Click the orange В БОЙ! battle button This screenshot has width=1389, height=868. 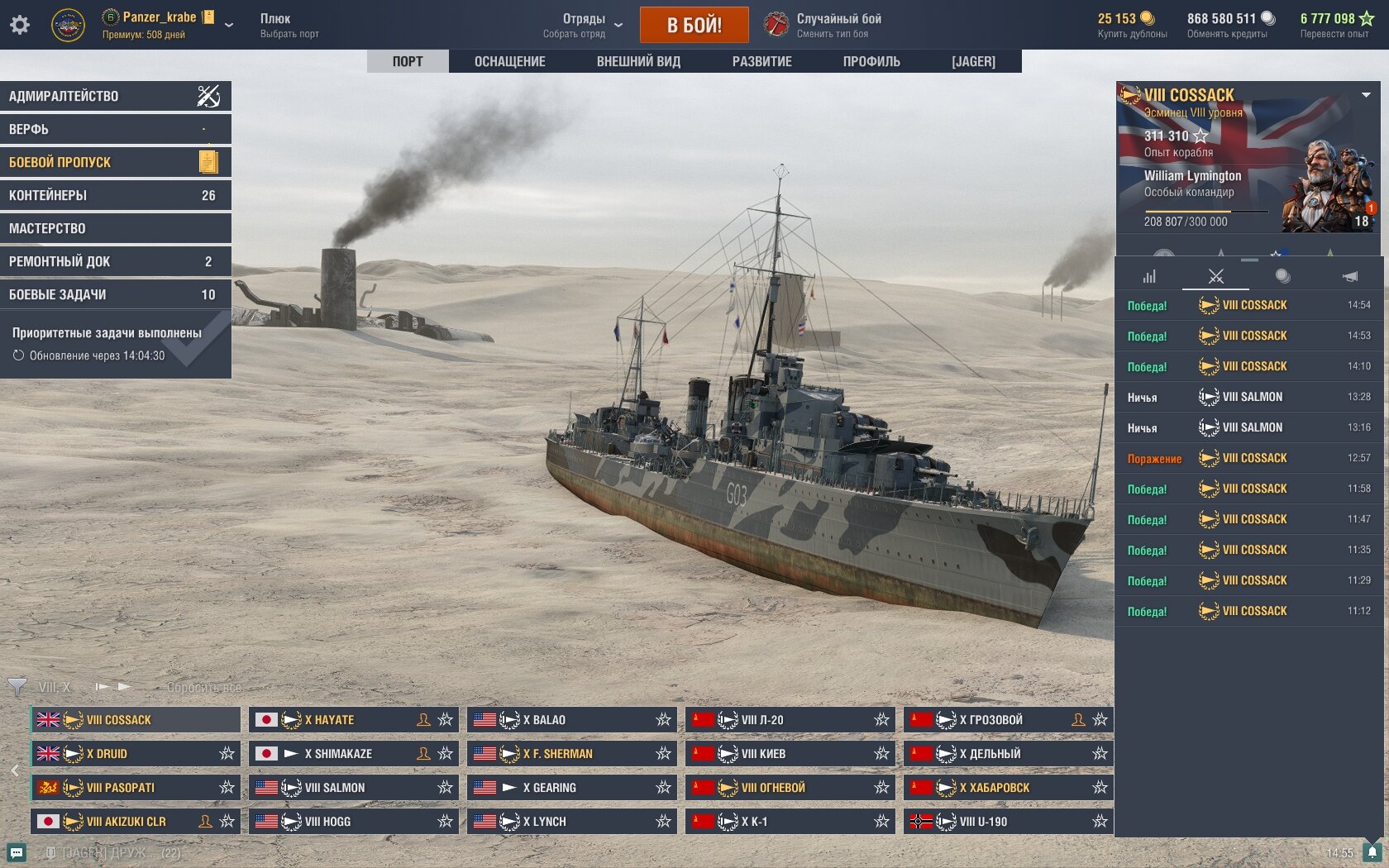pyautogui.click(x=694, y=25)
